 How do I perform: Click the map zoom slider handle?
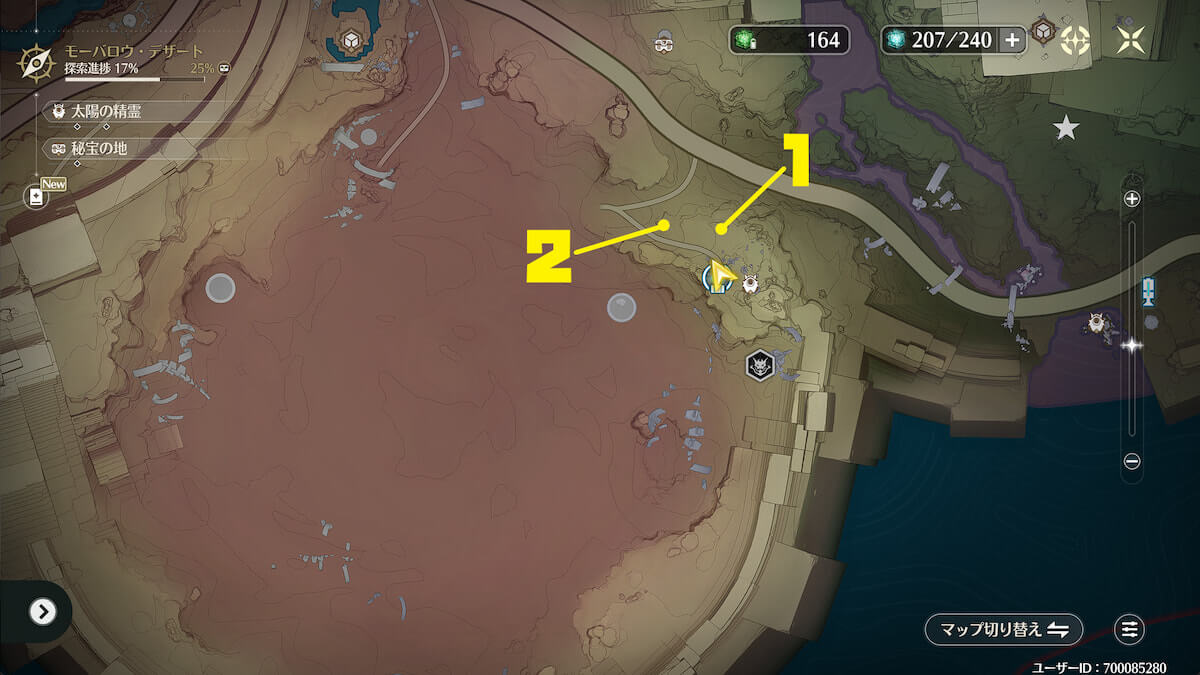click(1132, 345)
